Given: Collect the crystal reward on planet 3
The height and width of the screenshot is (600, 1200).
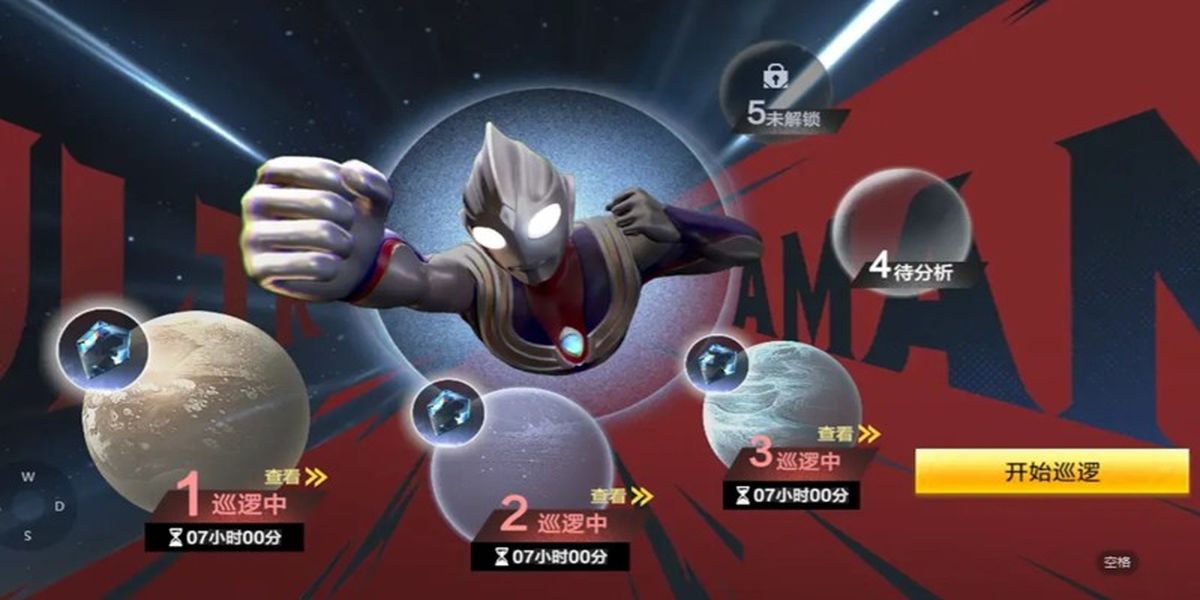Looking at the screenshot, I should [718, 363].
